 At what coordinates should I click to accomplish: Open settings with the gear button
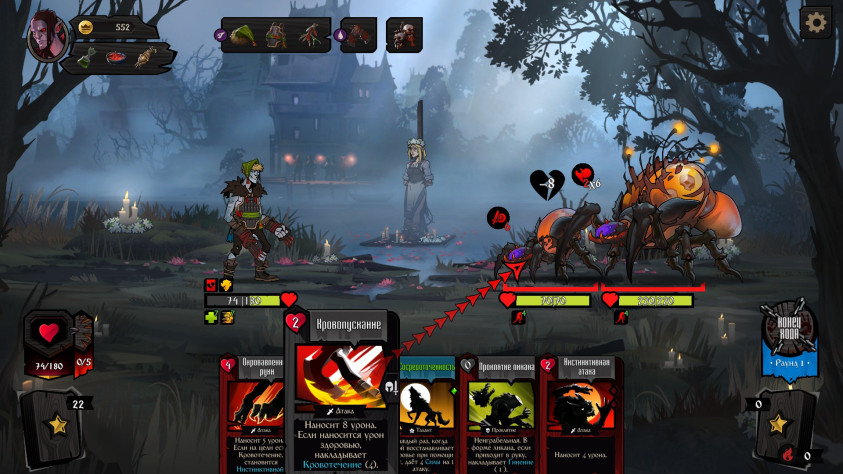(816, 22)
